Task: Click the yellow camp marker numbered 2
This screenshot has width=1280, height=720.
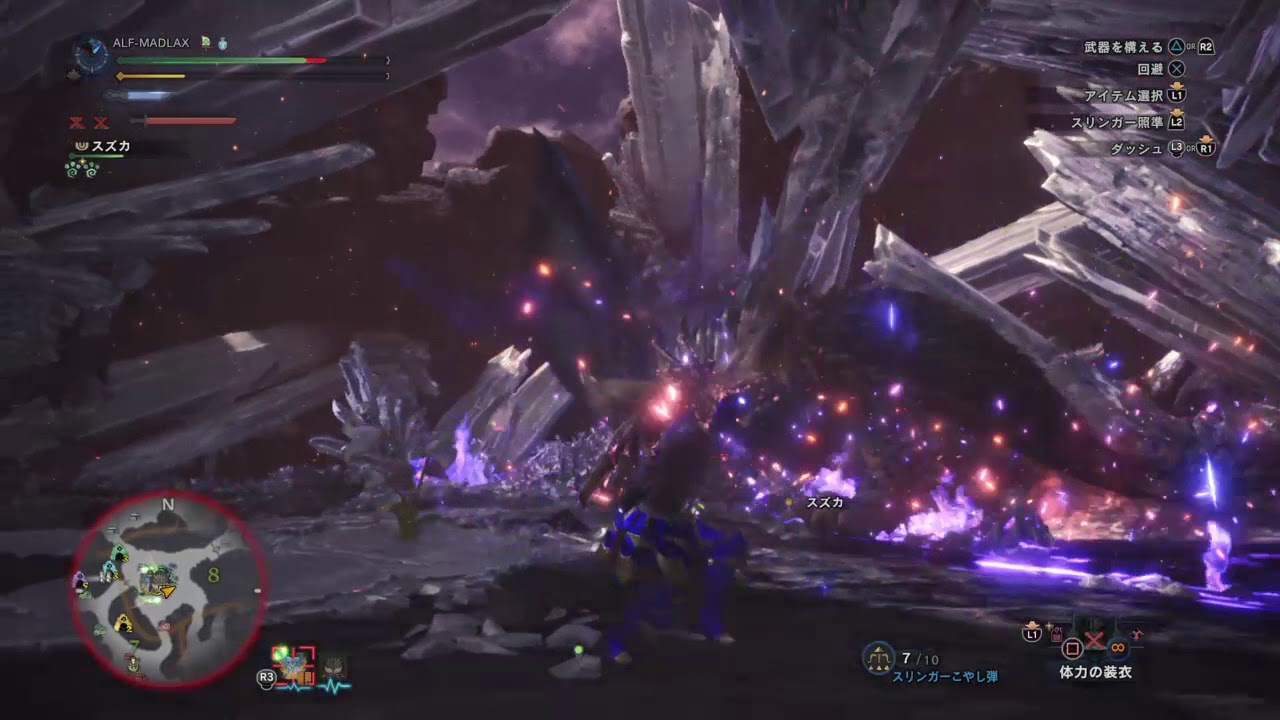Action: (123, 623)
